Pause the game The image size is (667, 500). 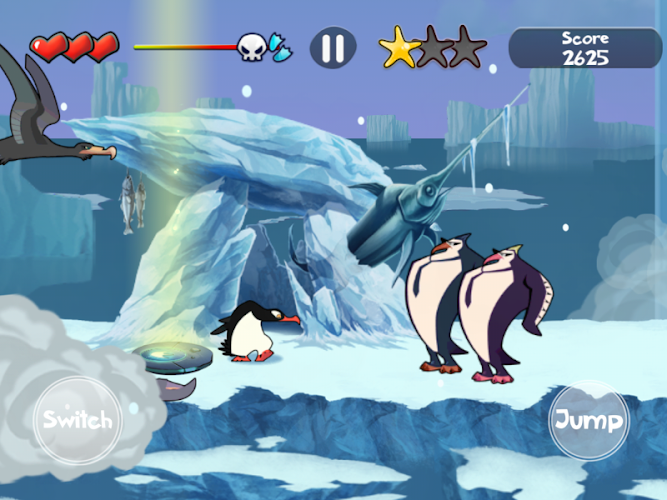(x=333, y=48)
